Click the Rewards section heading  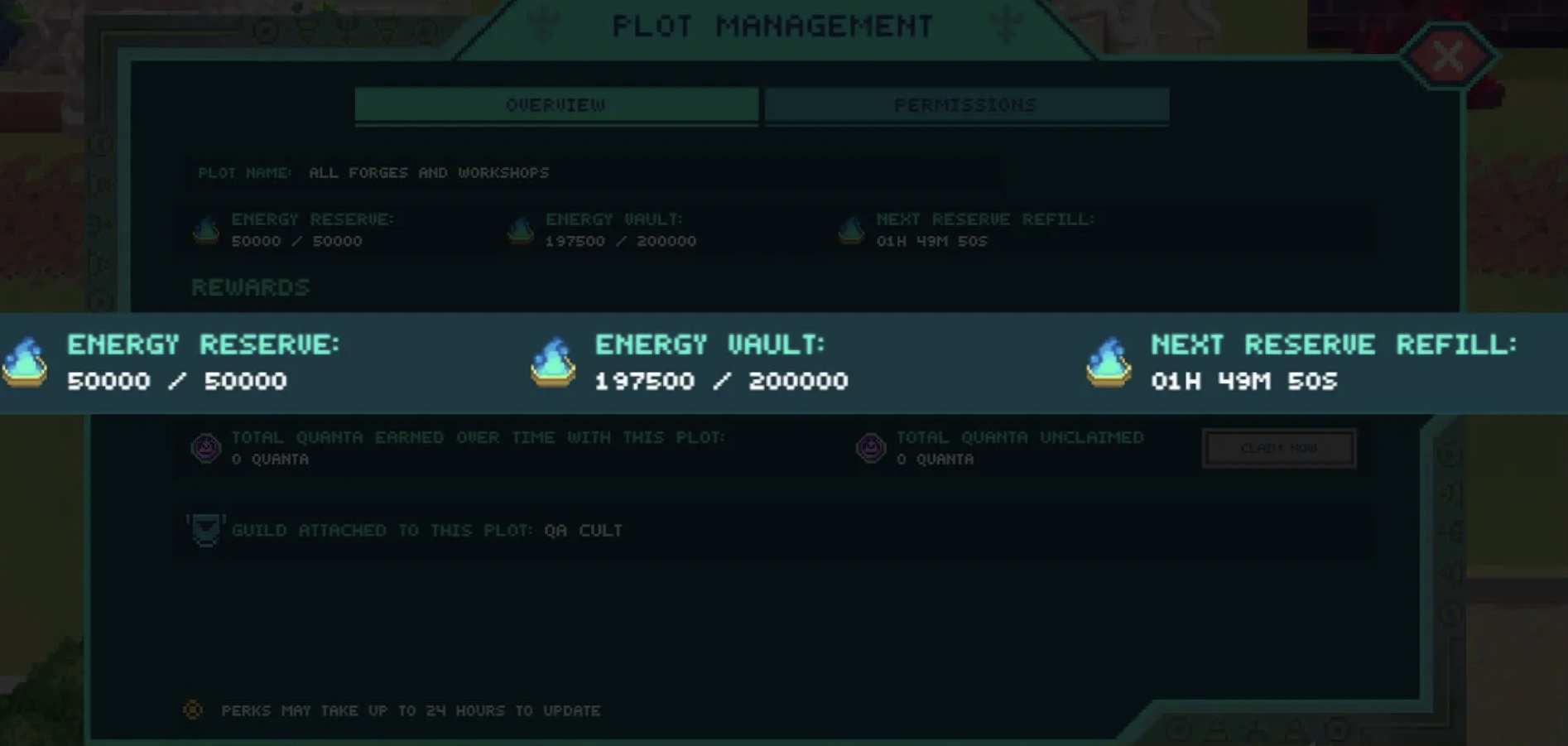coord(250,287)
